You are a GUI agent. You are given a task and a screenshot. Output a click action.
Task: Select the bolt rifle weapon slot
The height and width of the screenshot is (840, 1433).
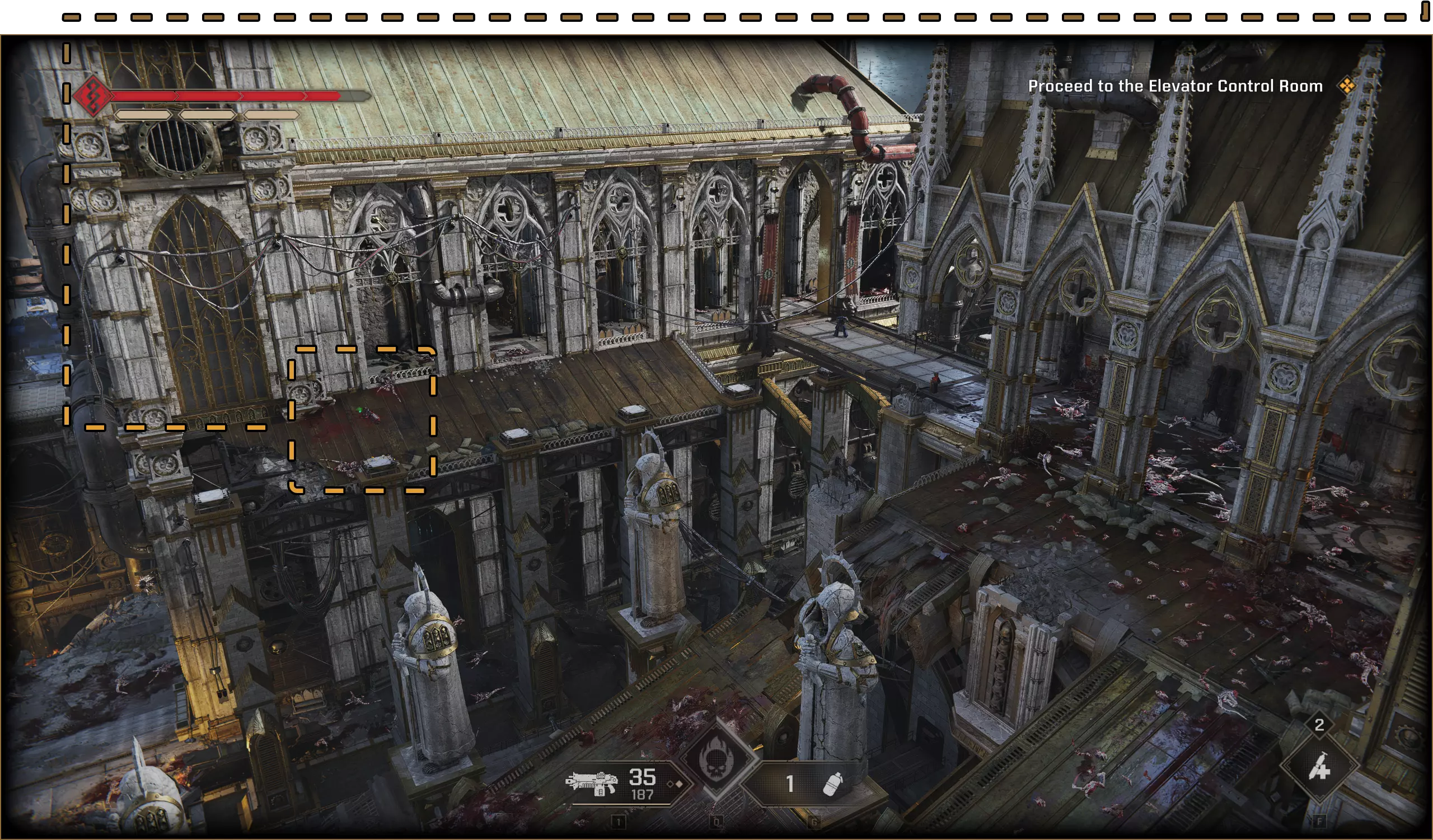coord(592,783)
